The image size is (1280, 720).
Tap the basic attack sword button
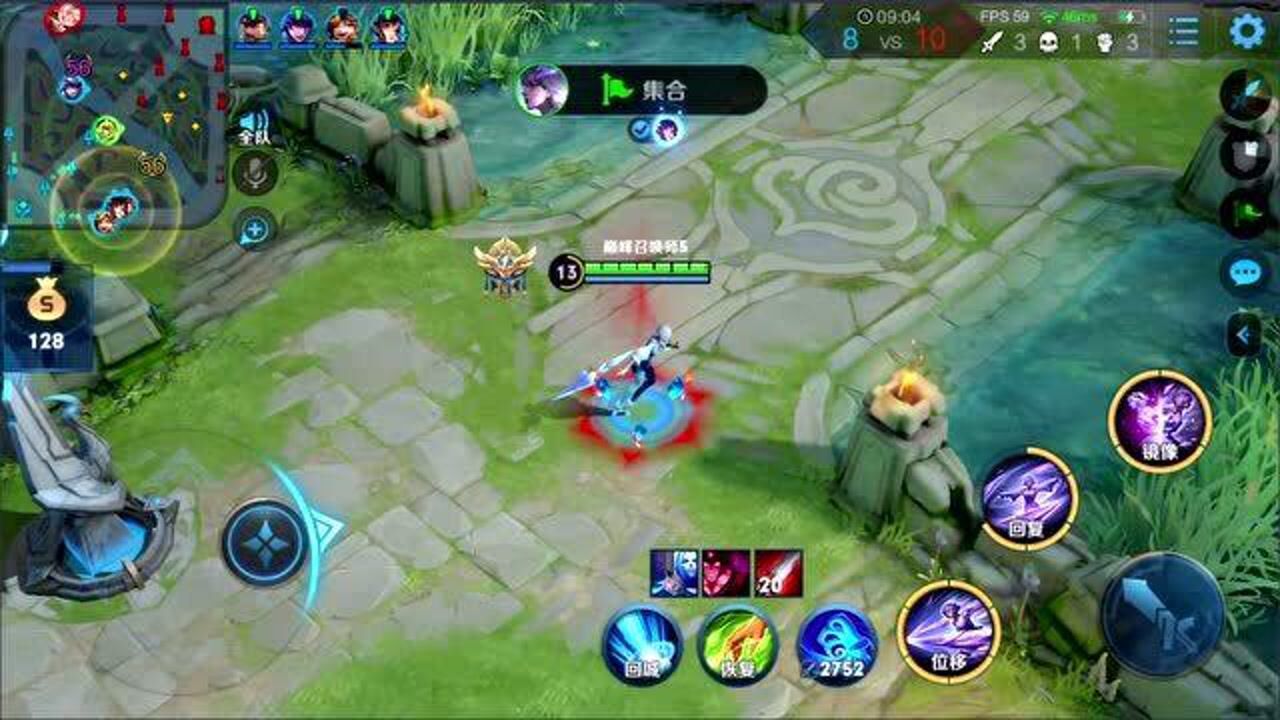click(x=1162, y=614)
